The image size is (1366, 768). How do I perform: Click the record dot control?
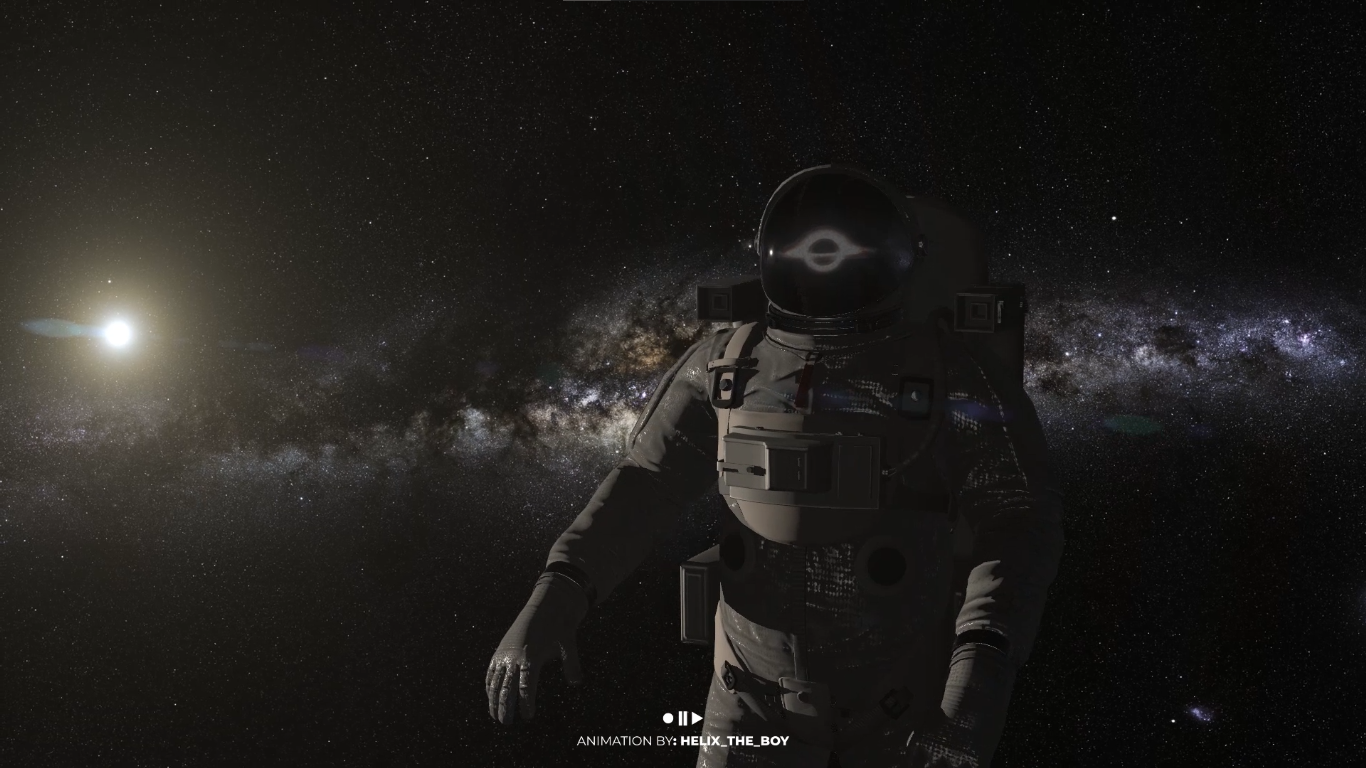click(x=666, y=717)
